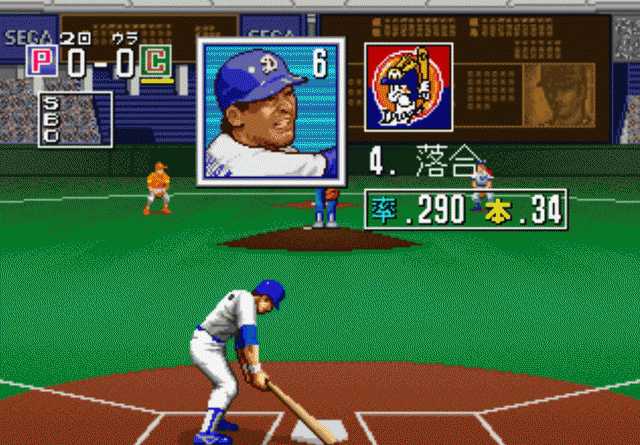
Task: Click the batter portrait card
Action: point(271,111)
